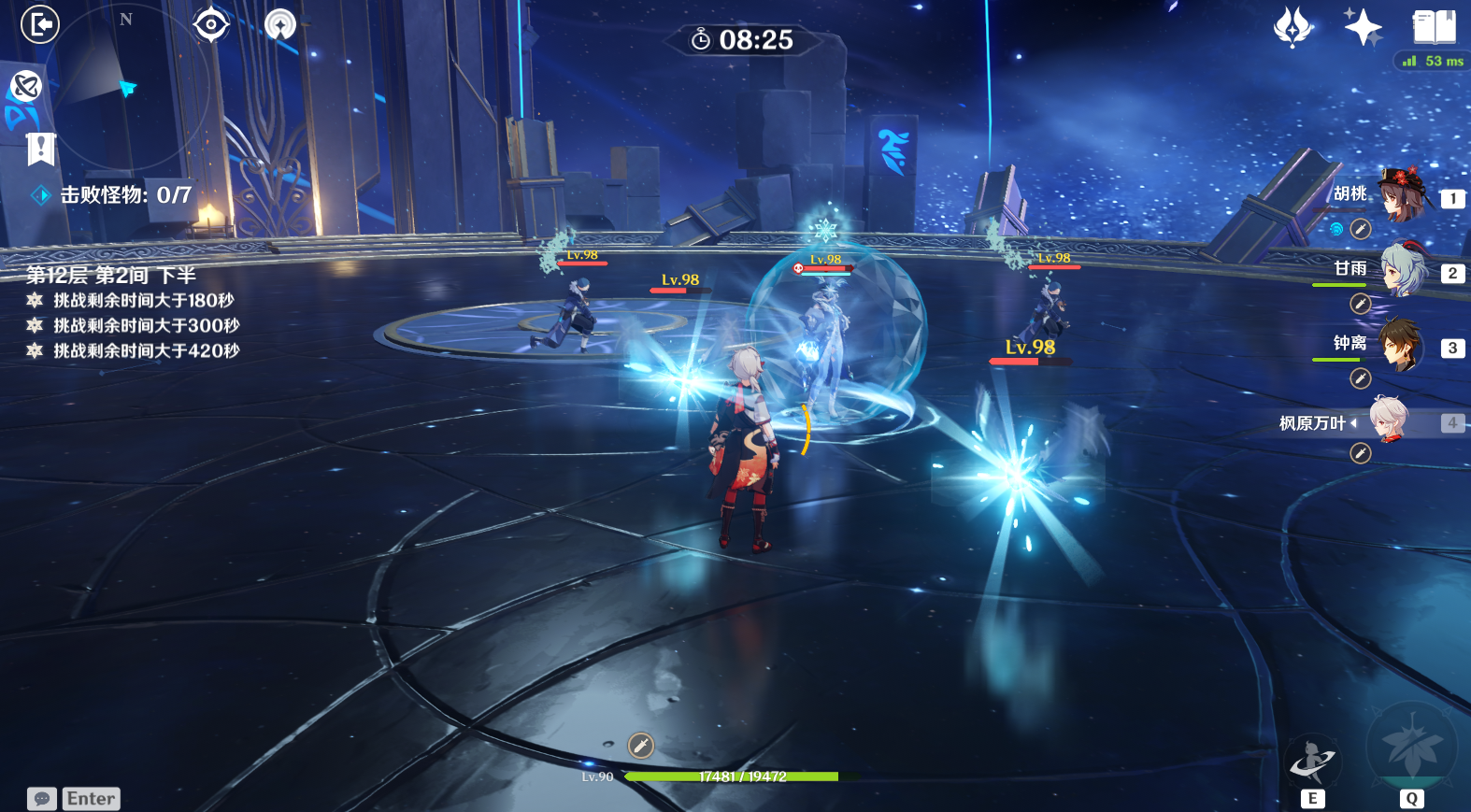Viewport: 1471px width, 812px height.
Task: Open the Wish four-point star icon
Action: point(1293,27)
